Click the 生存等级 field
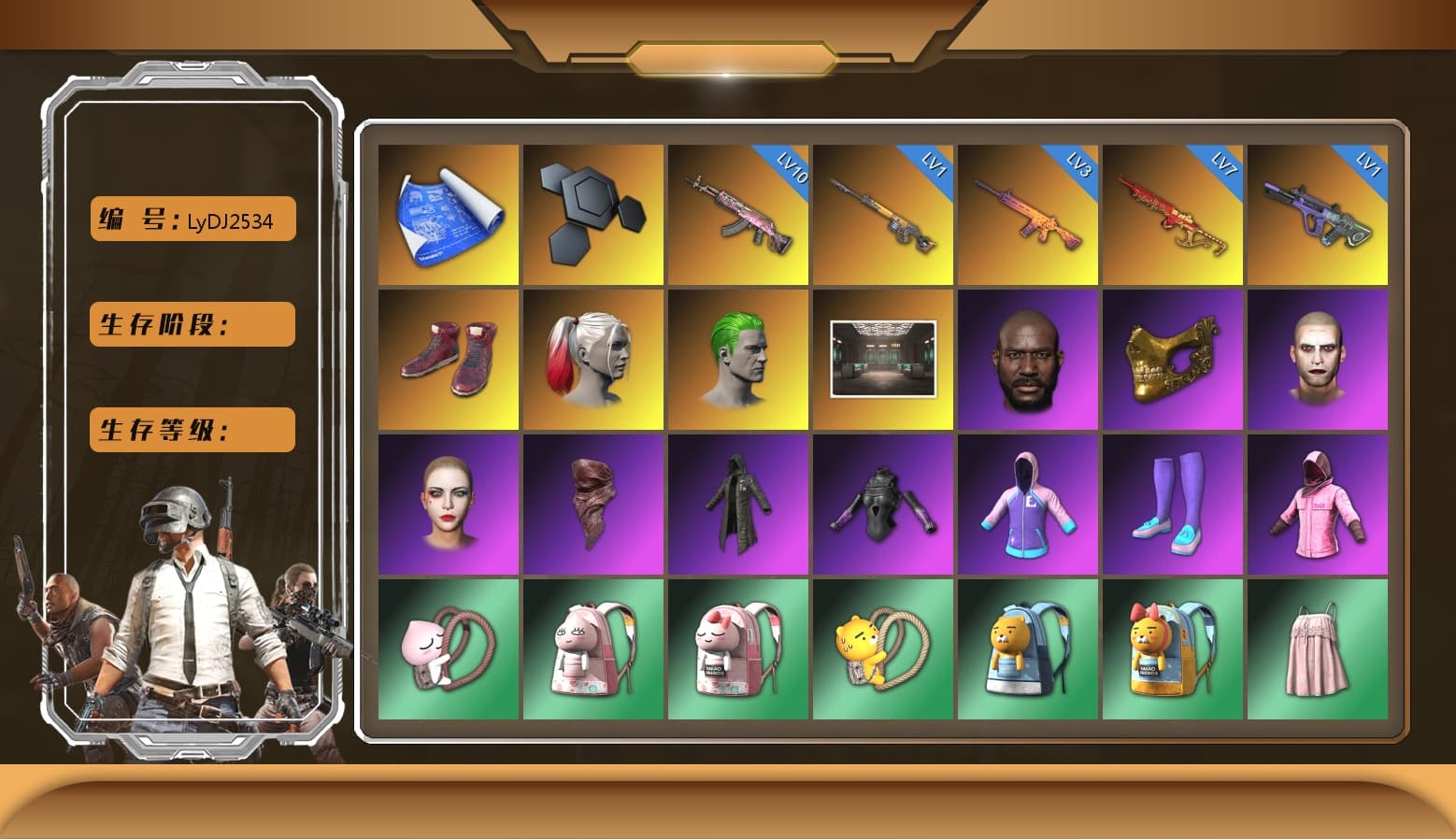This screenshot has height=839, width=1456. [191, 430]
